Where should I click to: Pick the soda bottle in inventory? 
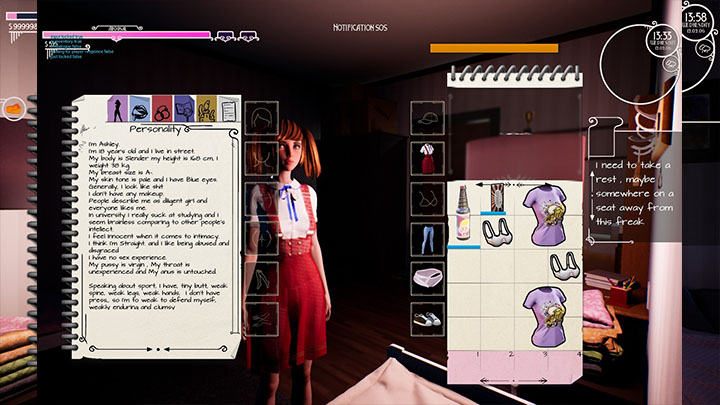[x=464, y=212]
